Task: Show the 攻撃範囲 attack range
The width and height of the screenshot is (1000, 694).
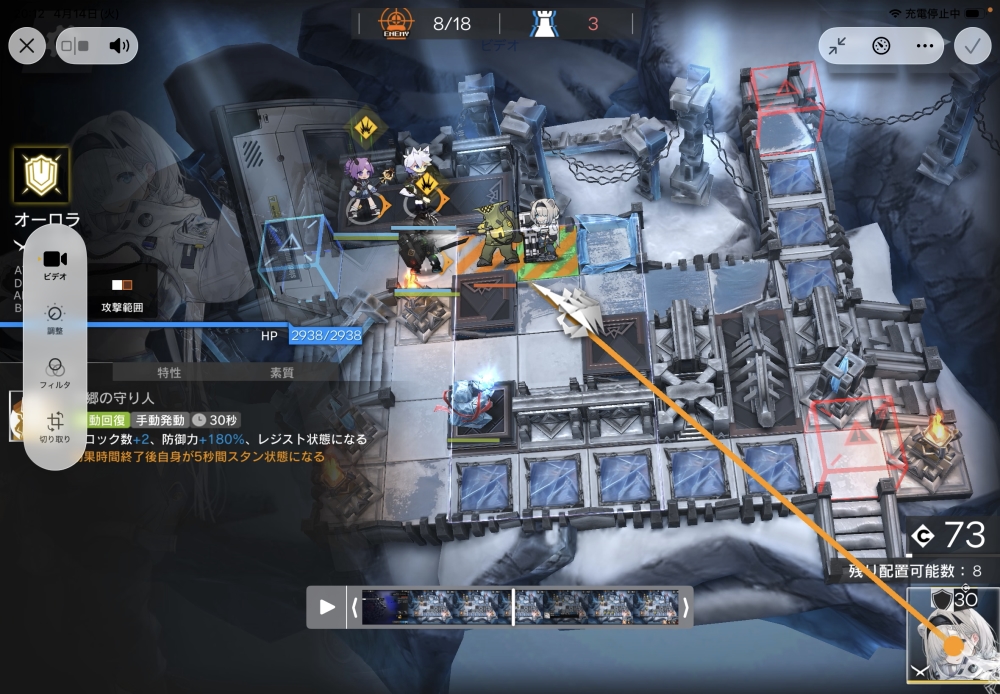Action: tap(122, 296)
